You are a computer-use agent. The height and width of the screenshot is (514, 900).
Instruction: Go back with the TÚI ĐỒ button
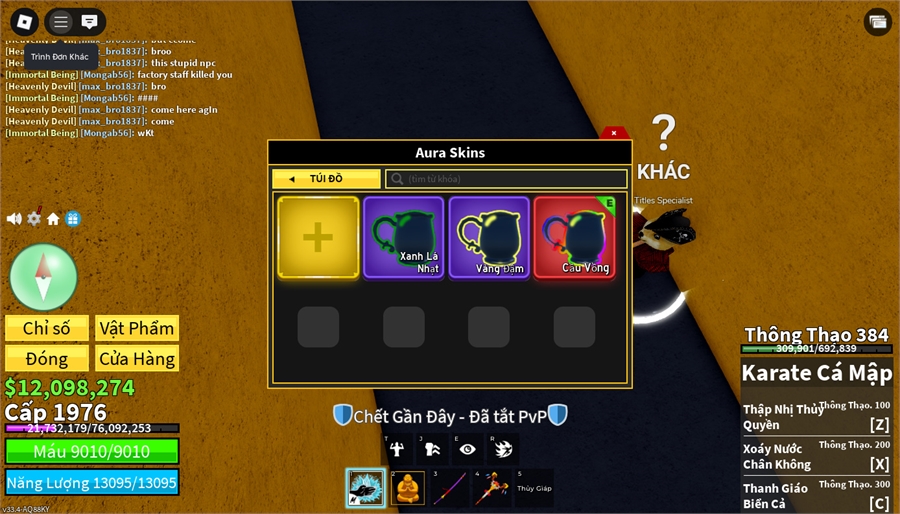(x=326, y=179)
